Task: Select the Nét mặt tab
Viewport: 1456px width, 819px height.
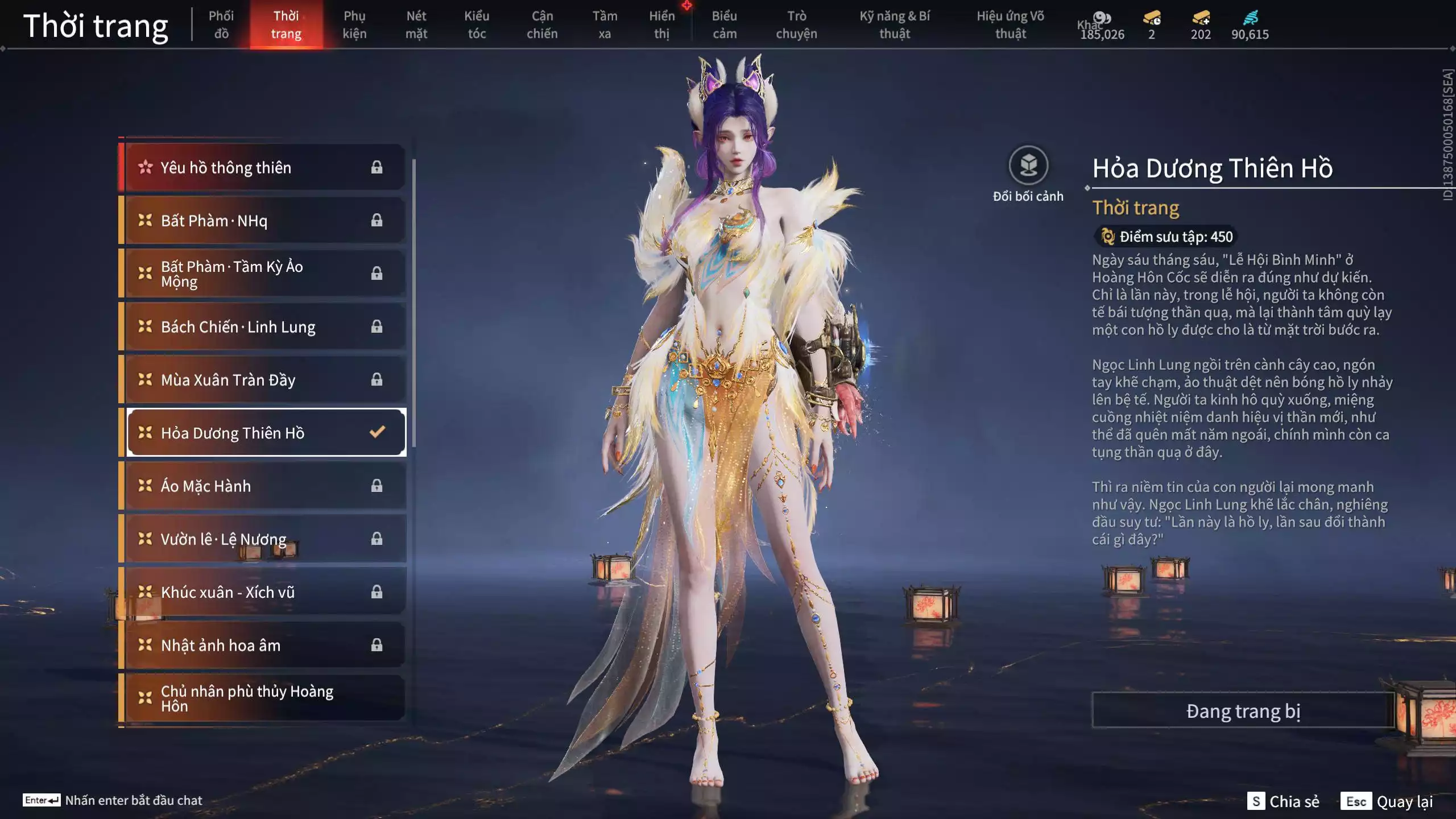Action: tap(416, 25)
